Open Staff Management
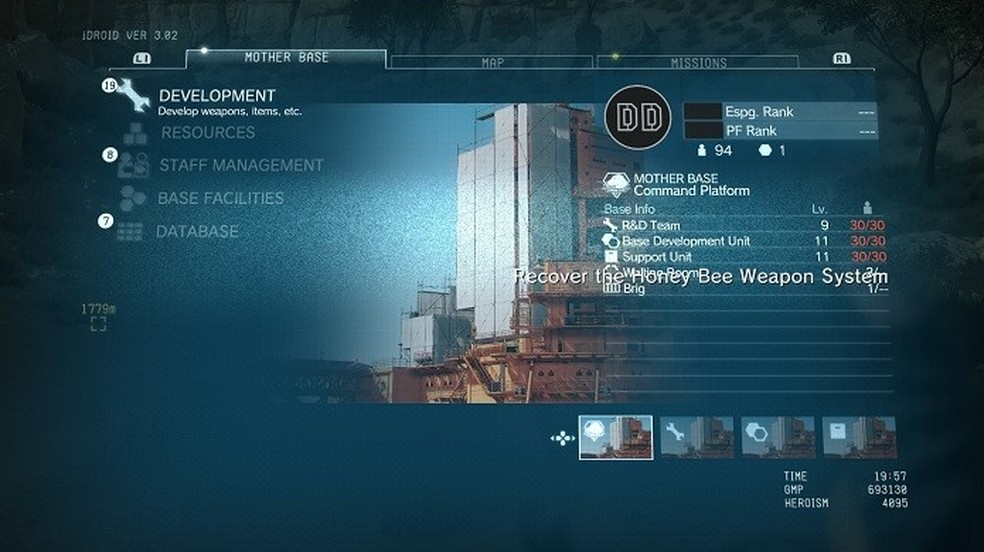This screenshot has height=552, width=984. click(240, 165)
